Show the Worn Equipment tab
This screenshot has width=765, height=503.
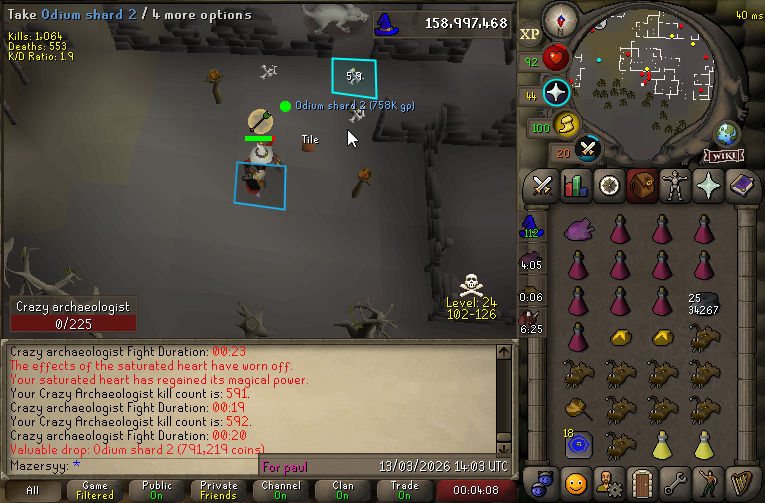tap(674, 186)
